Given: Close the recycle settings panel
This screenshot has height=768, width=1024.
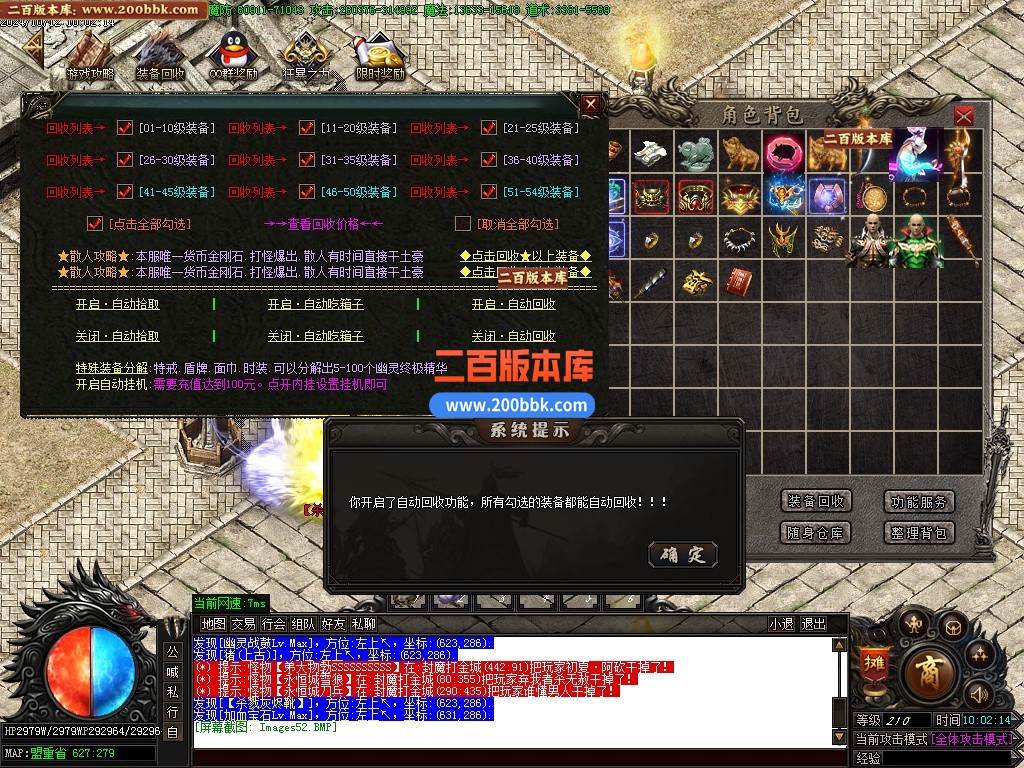Looking at the screenshot, I should pos(591,104).
